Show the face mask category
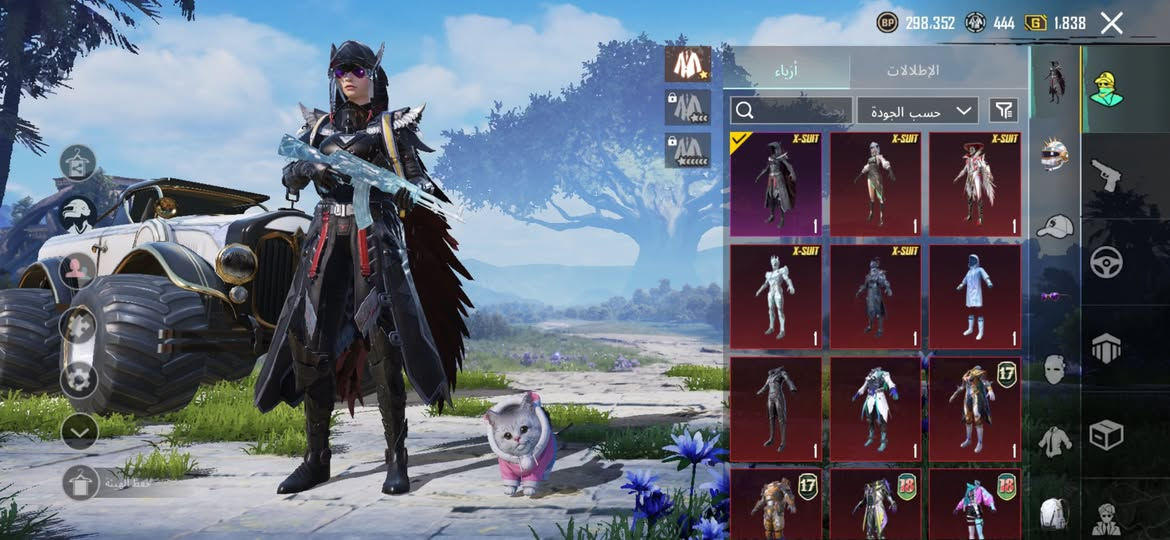Image resolution: width=1170 pixels, height=540 pixels. [1054, 369]
